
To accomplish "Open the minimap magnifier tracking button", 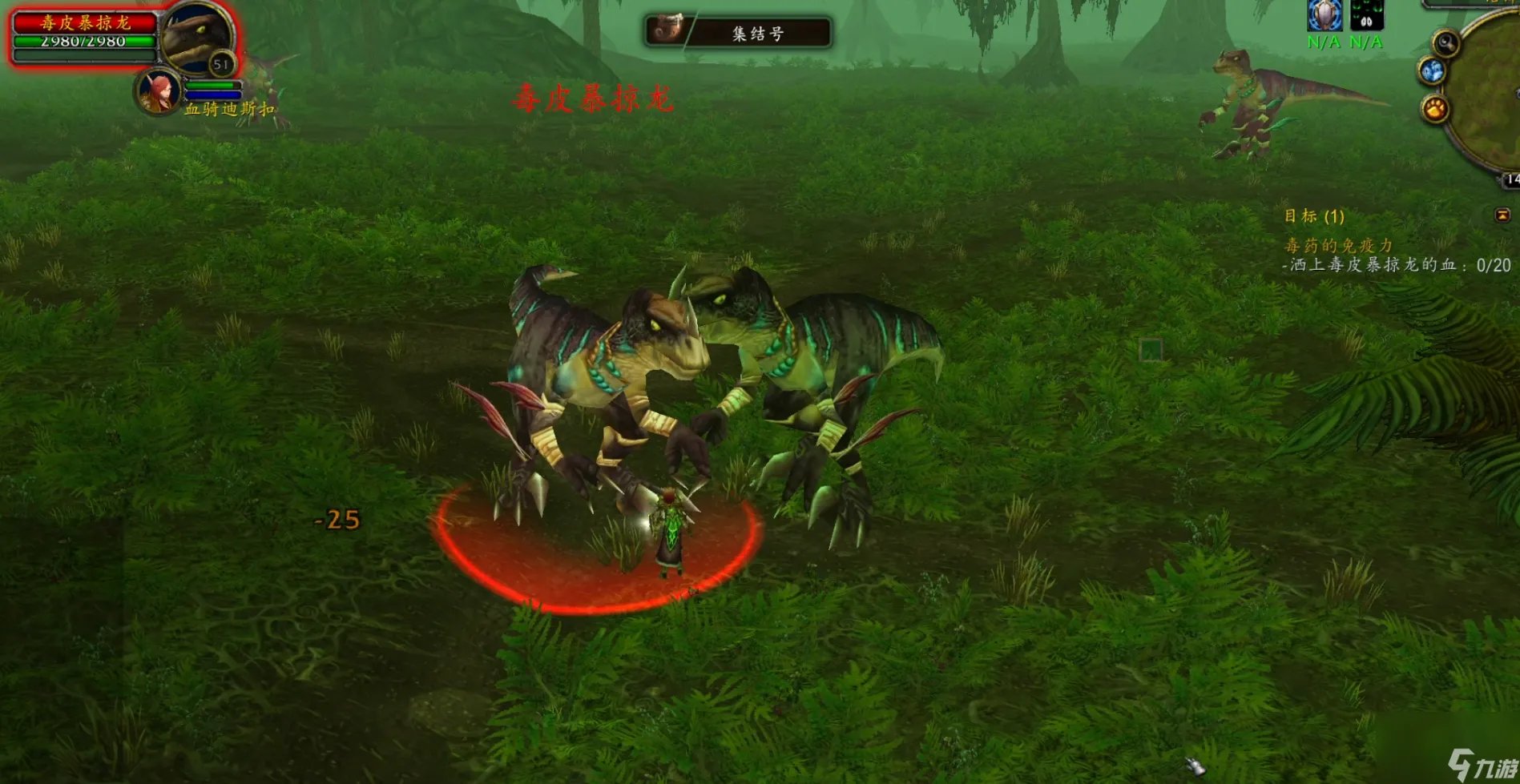I will 1445,42.
